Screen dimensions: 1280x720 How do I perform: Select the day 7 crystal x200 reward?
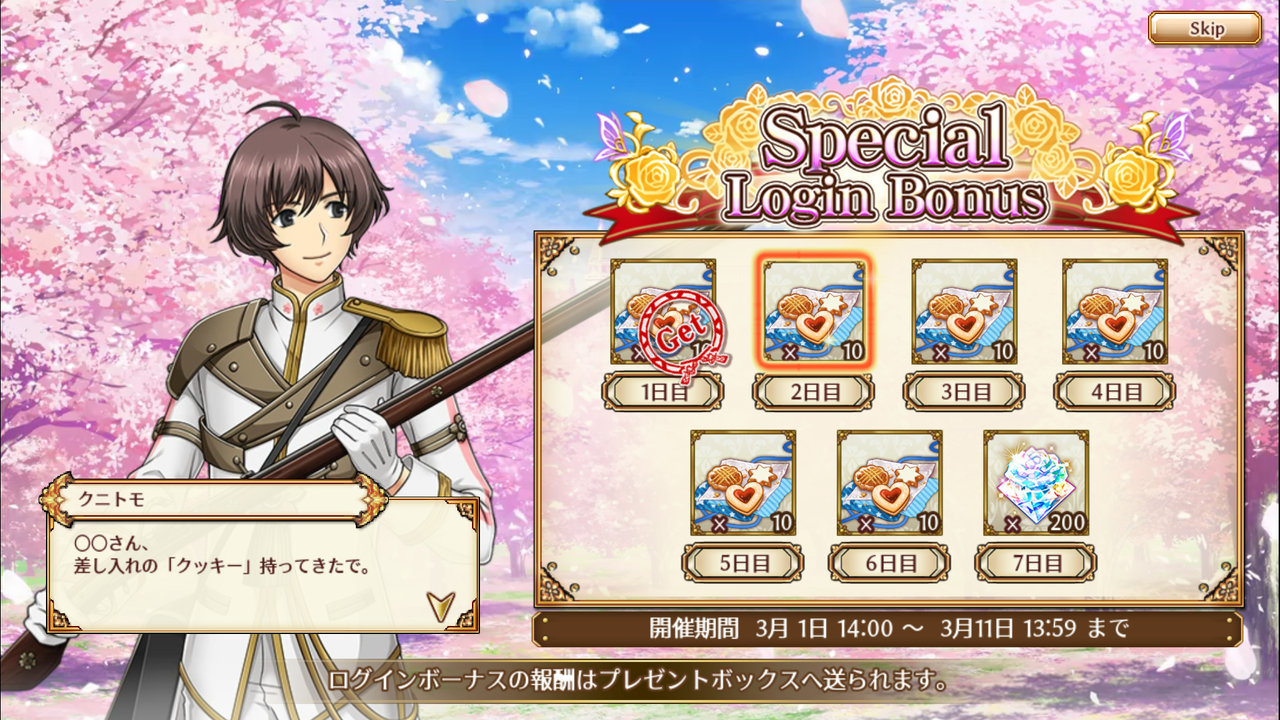[x=1036, y=482]
